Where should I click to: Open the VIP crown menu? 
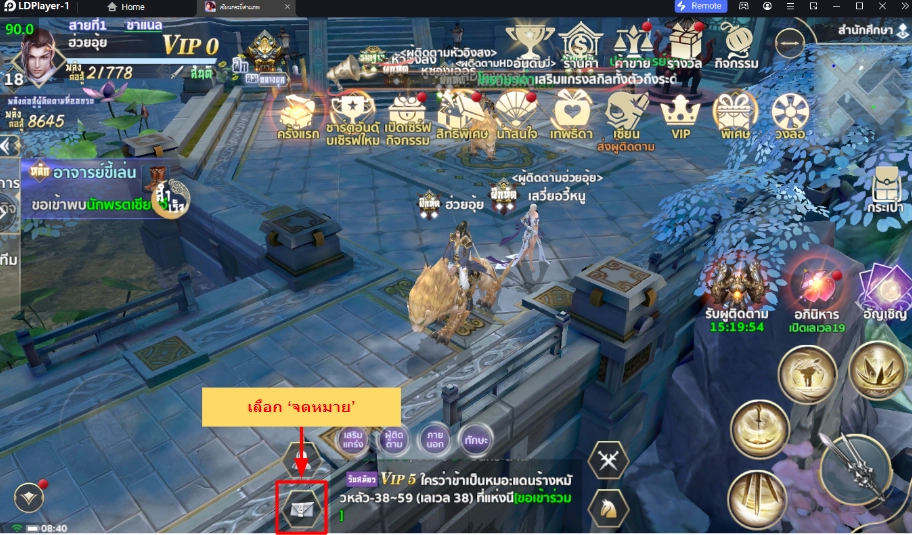[x=681, y=115]
